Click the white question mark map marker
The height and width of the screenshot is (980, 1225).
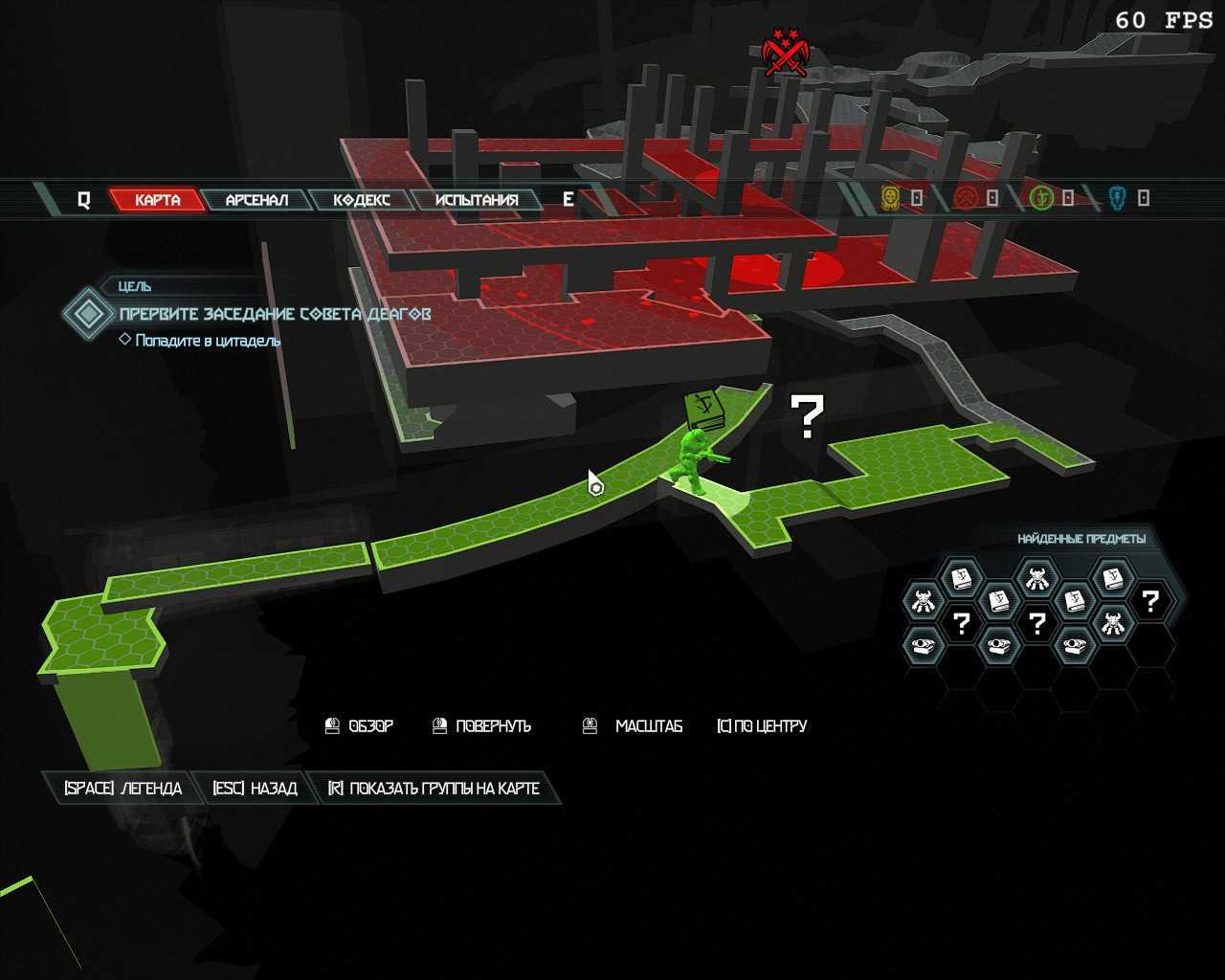806,416
